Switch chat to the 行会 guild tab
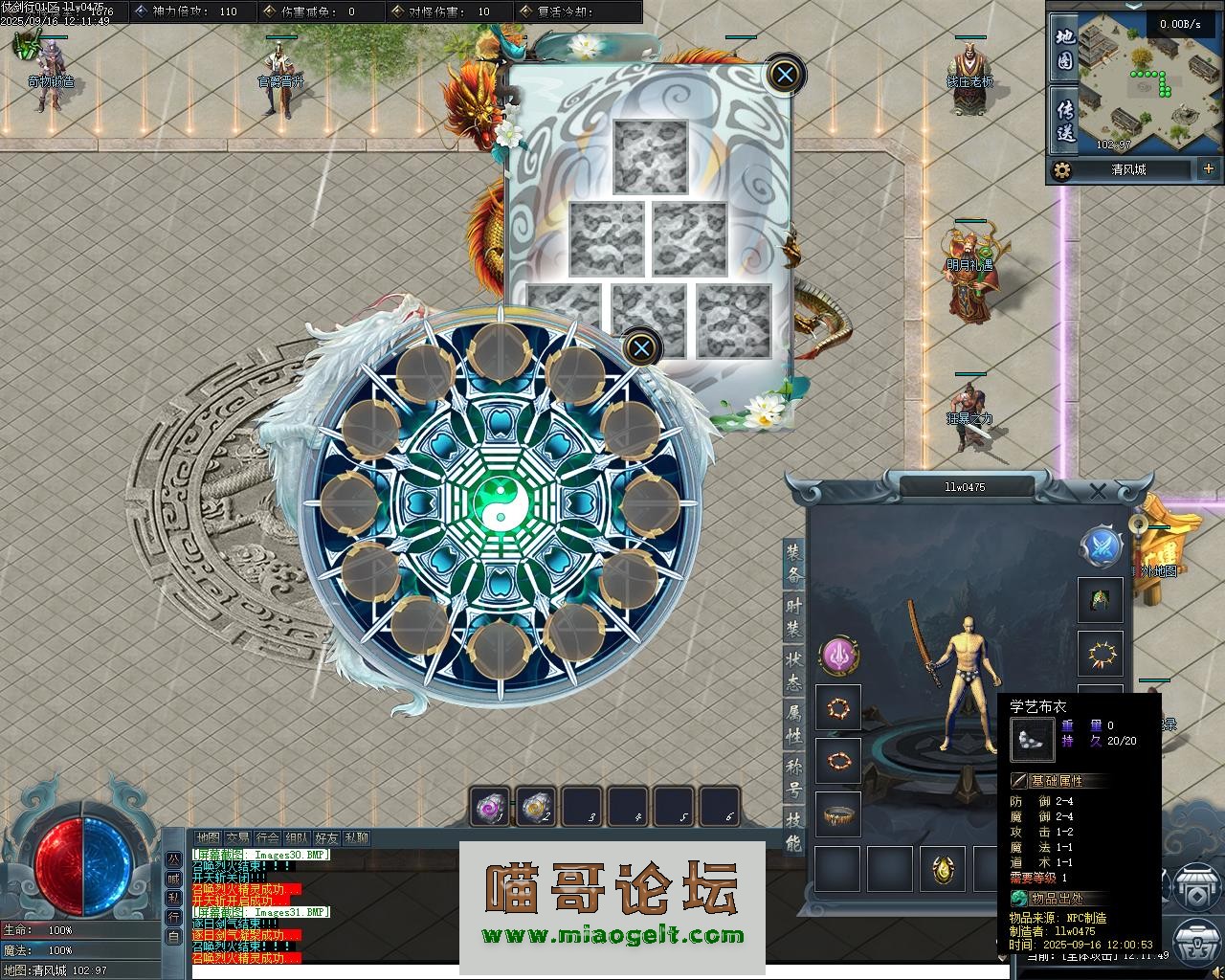This screenshot has width=1225, height=980. tap(268, 838)
